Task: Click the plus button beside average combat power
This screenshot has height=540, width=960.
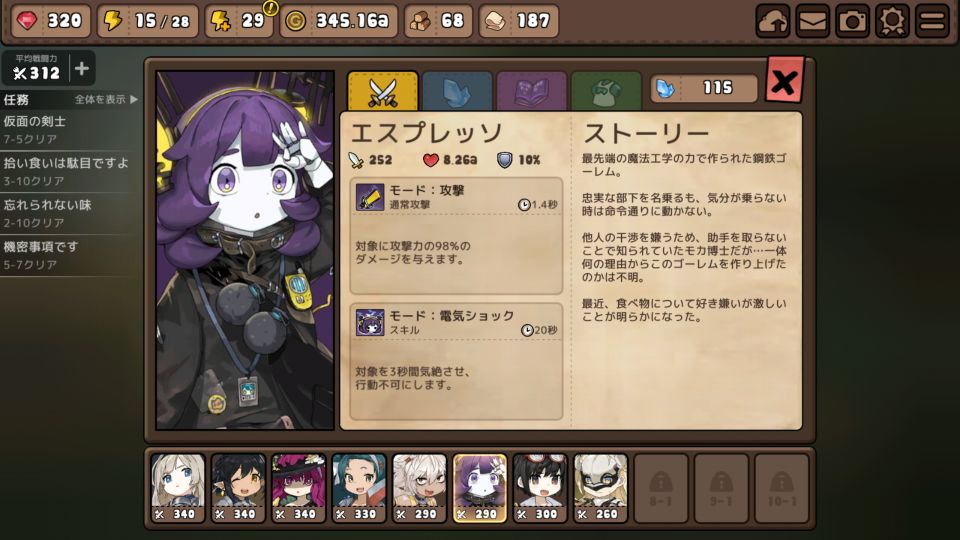Action: [x=81, y=69]
